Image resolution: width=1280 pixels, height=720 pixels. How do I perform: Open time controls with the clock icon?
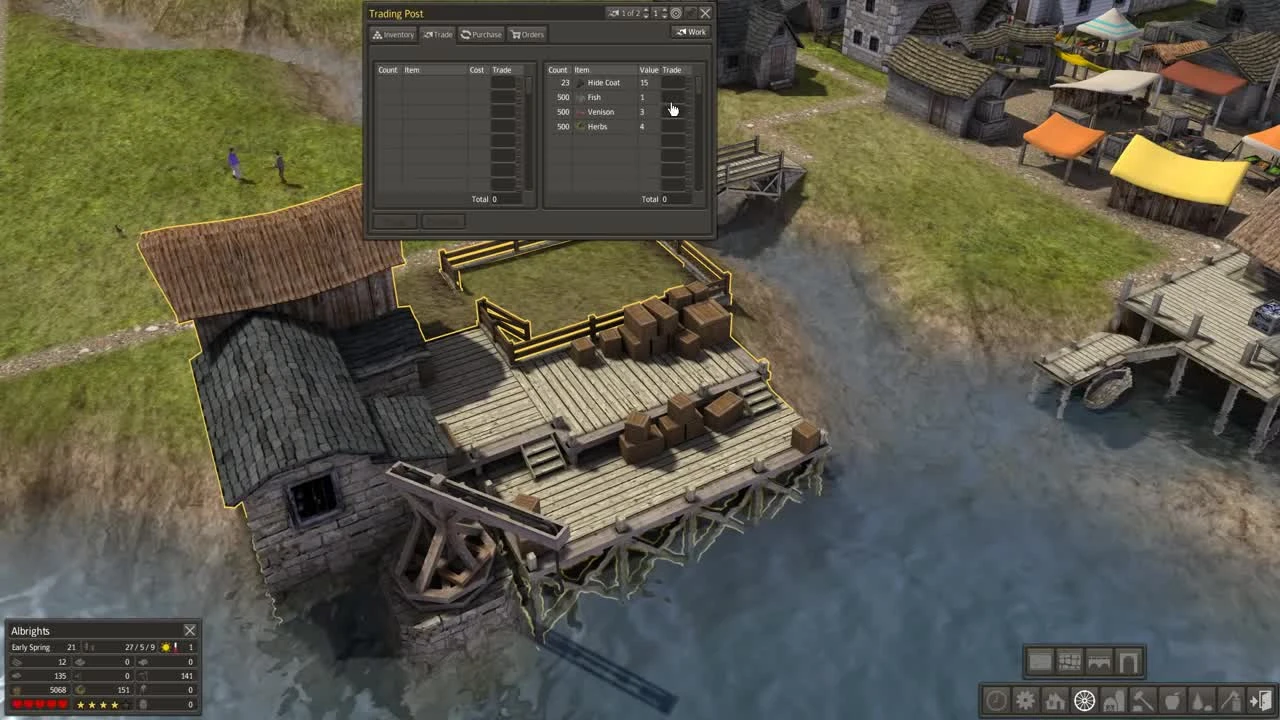[x=995, y=701]
